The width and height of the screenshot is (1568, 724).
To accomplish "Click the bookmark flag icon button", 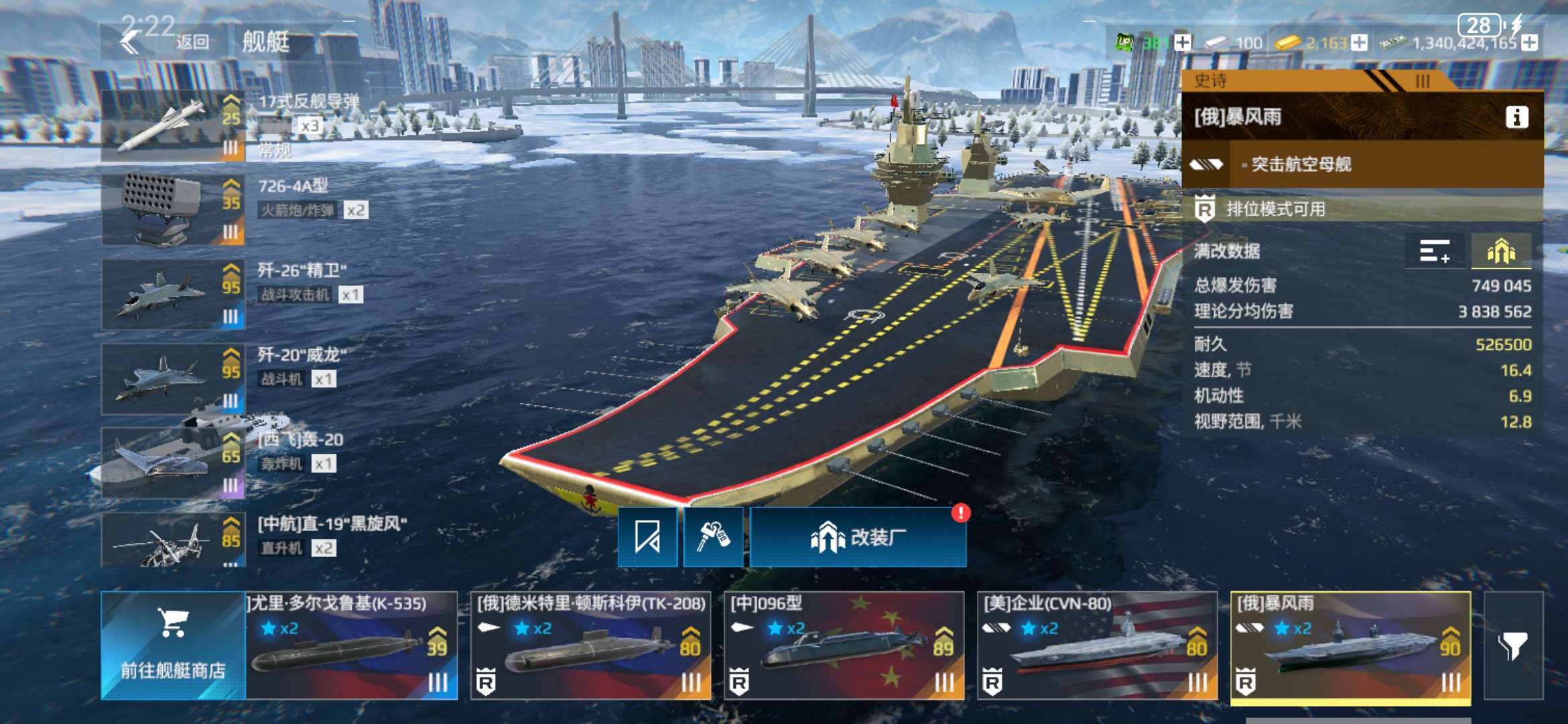I will click(647, 537).
